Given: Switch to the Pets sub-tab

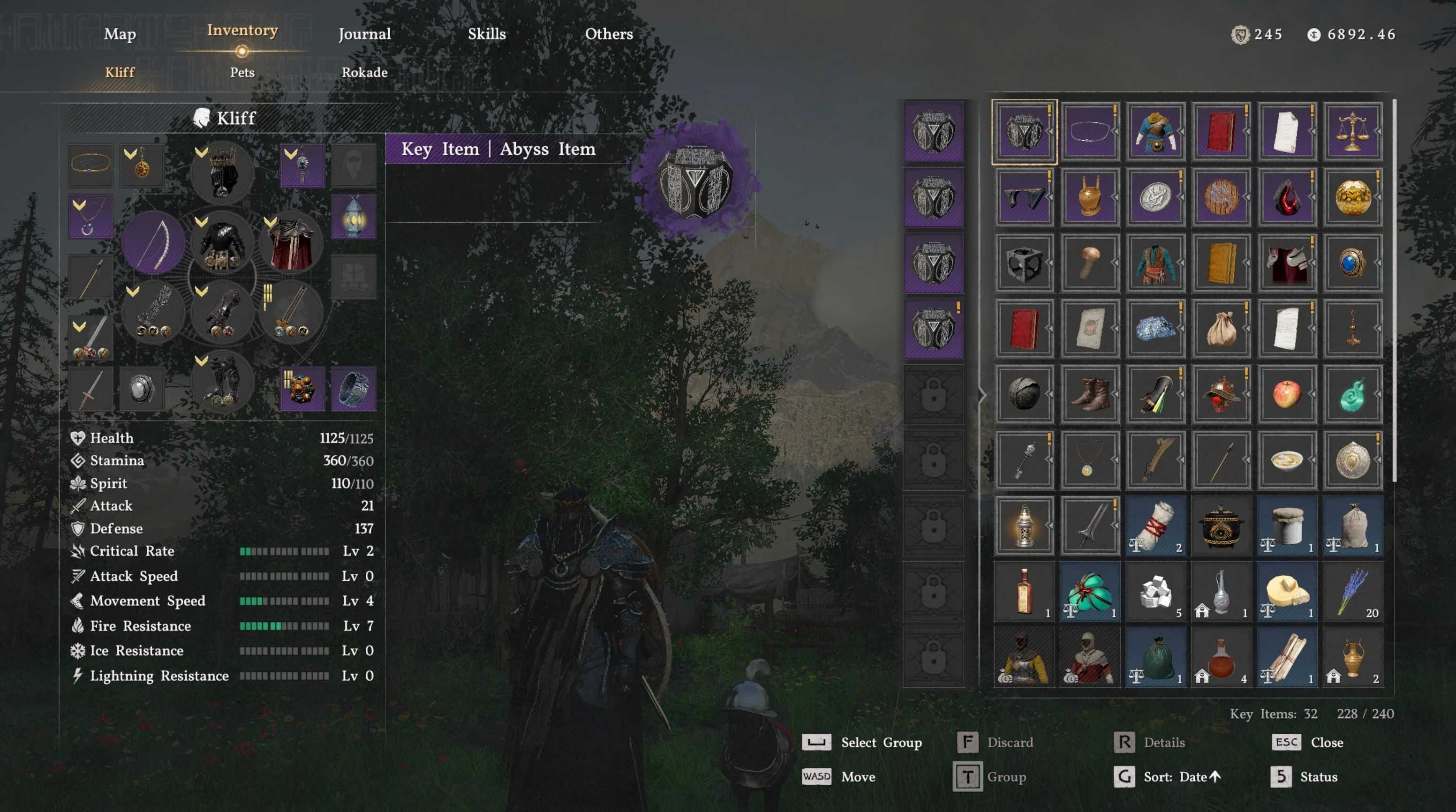Looking at the screenshot, I should 242,72.
